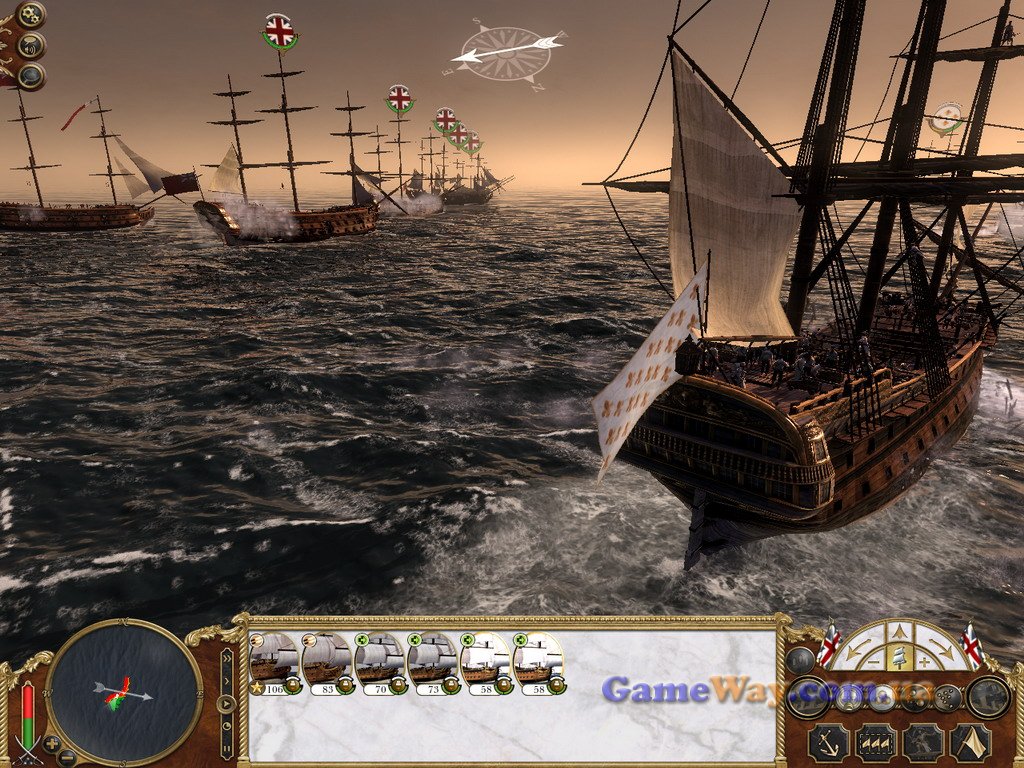Pause the battle
The image size is (1024, 768).
point(227,746)
